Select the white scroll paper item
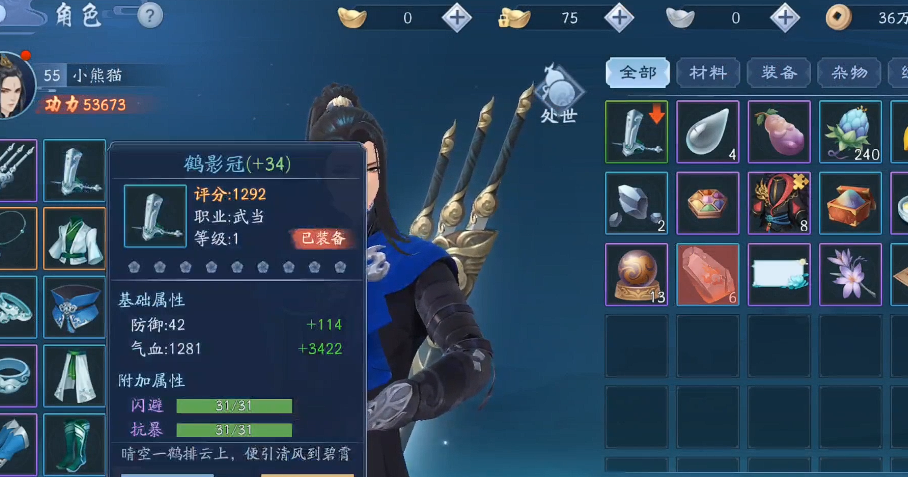908x477 pixels. tap(779, 274)
